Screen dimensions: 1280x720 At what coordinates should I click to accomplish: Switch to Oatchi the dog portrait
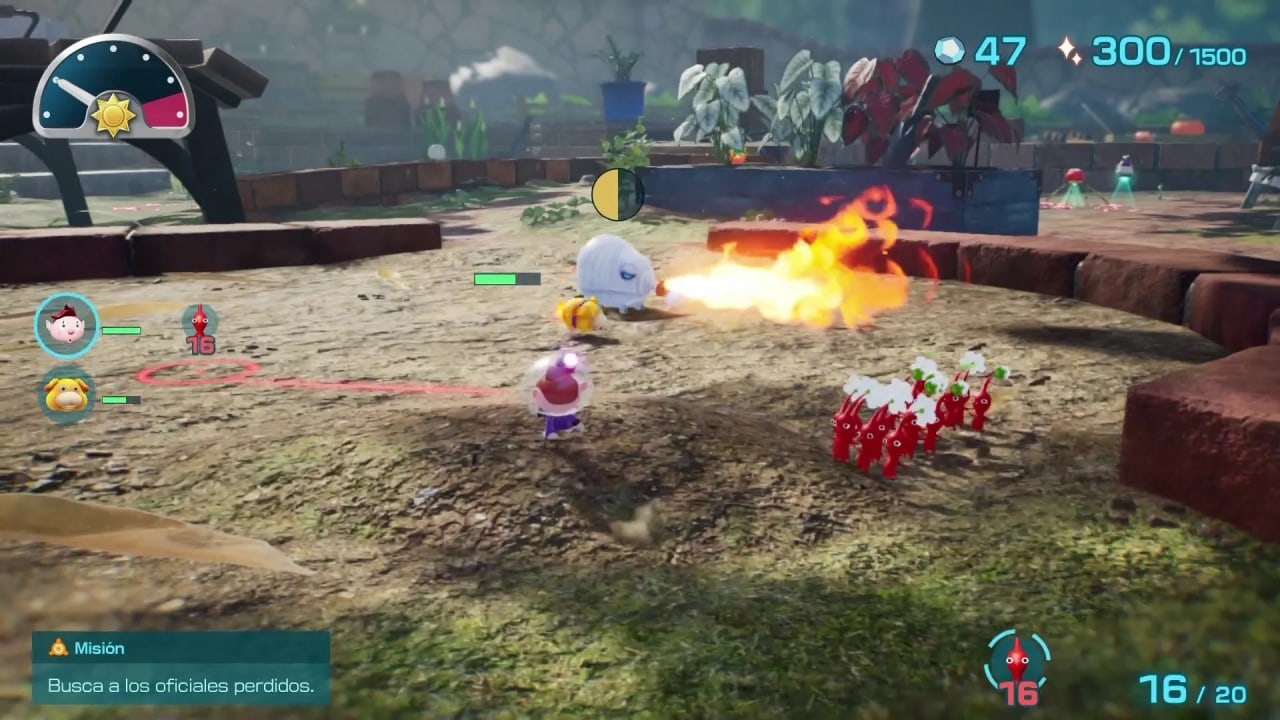[x=67, y=395]
